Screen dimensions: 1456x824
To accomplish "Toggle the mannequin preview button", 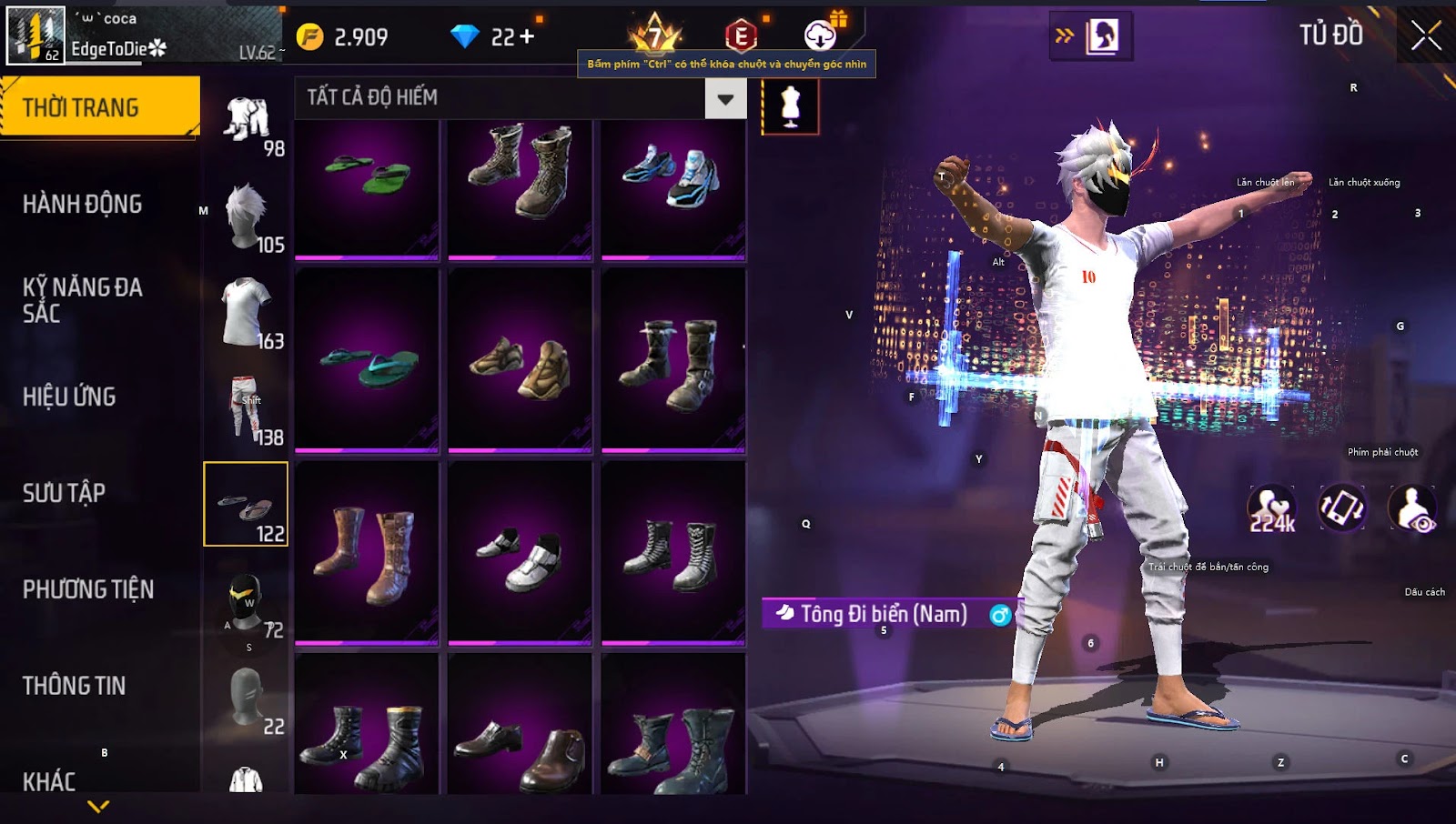I will click(790, 106).
